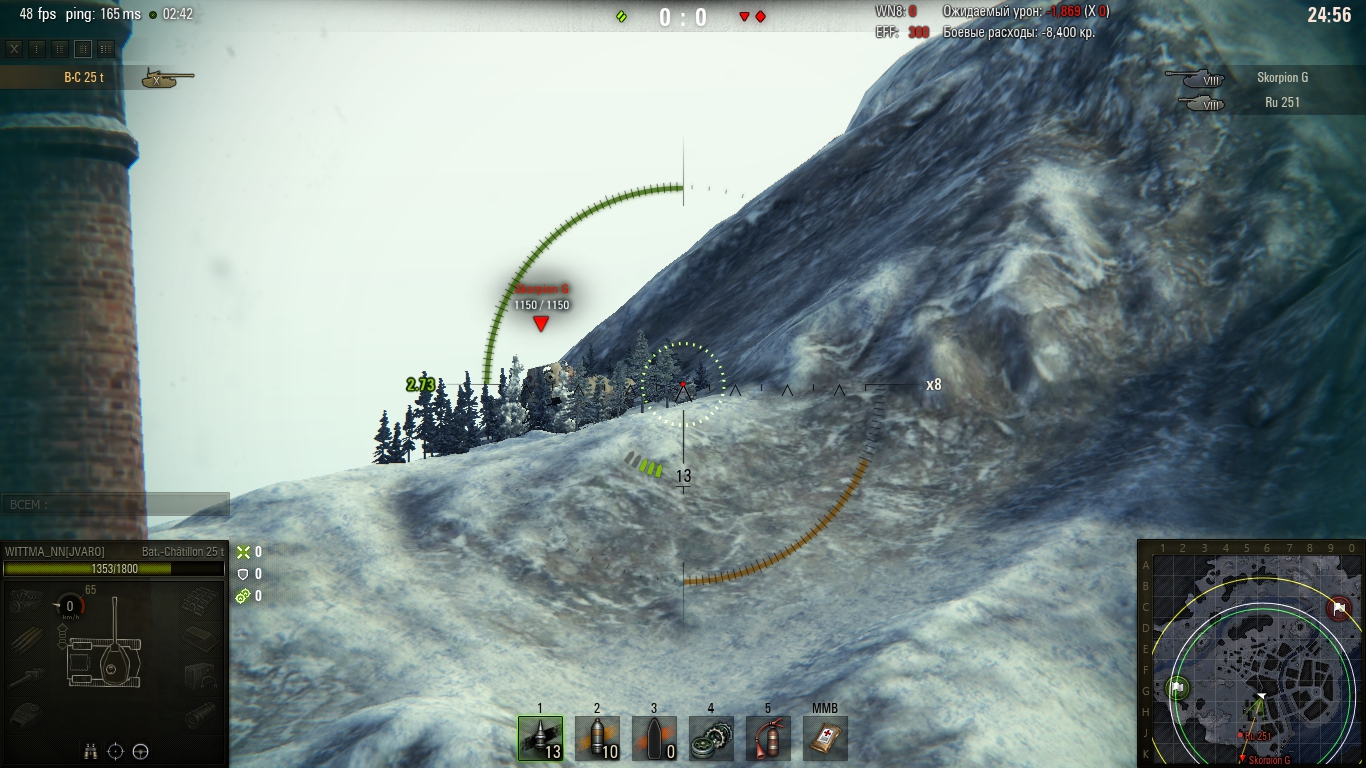Click the steering wheel icon in the damage panel
The height and width of the screenshot is (768, 1366).
tap(141, 752)
